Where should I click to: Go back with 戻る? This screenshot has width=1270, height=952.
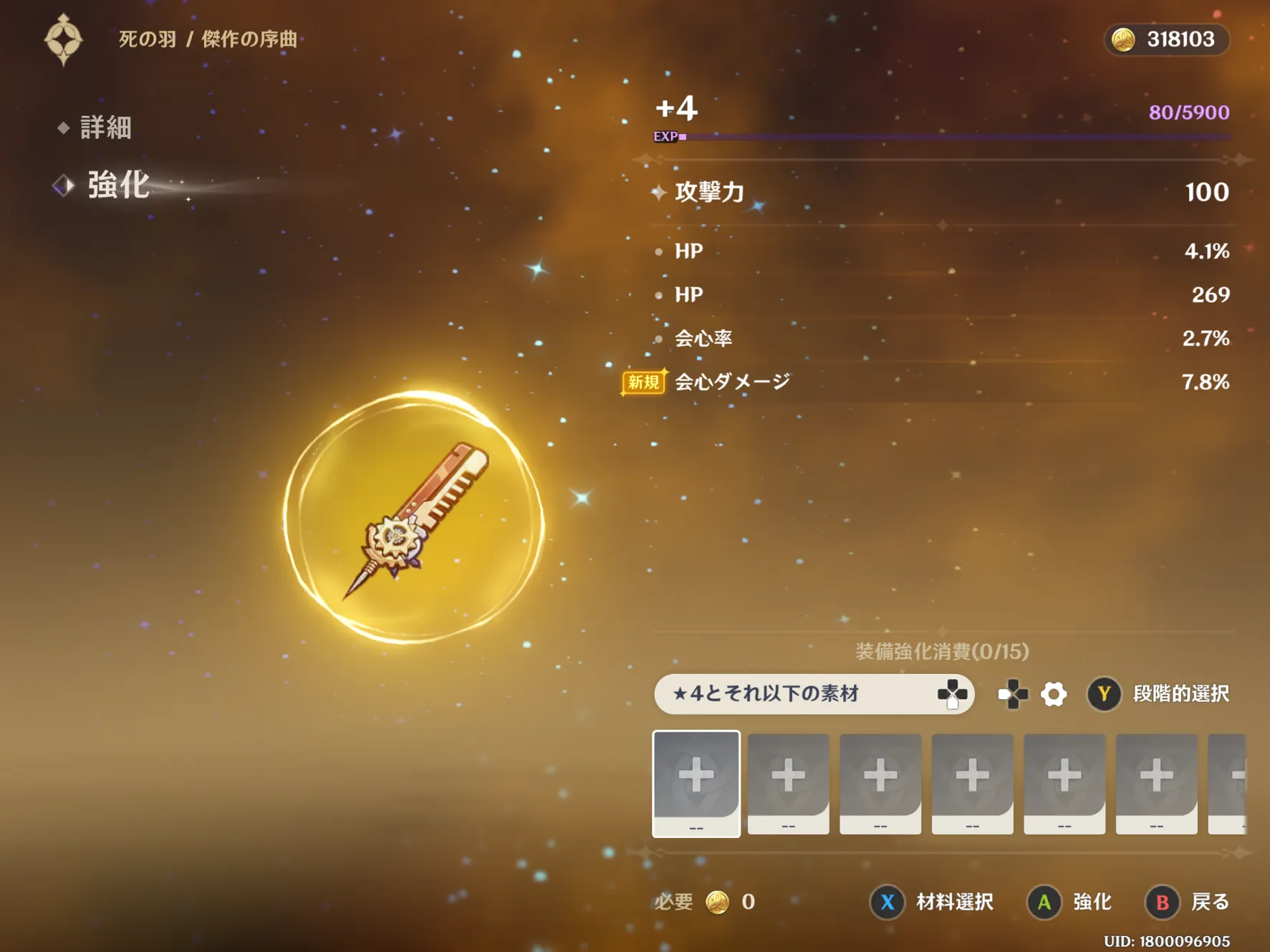click(1188, 902)
